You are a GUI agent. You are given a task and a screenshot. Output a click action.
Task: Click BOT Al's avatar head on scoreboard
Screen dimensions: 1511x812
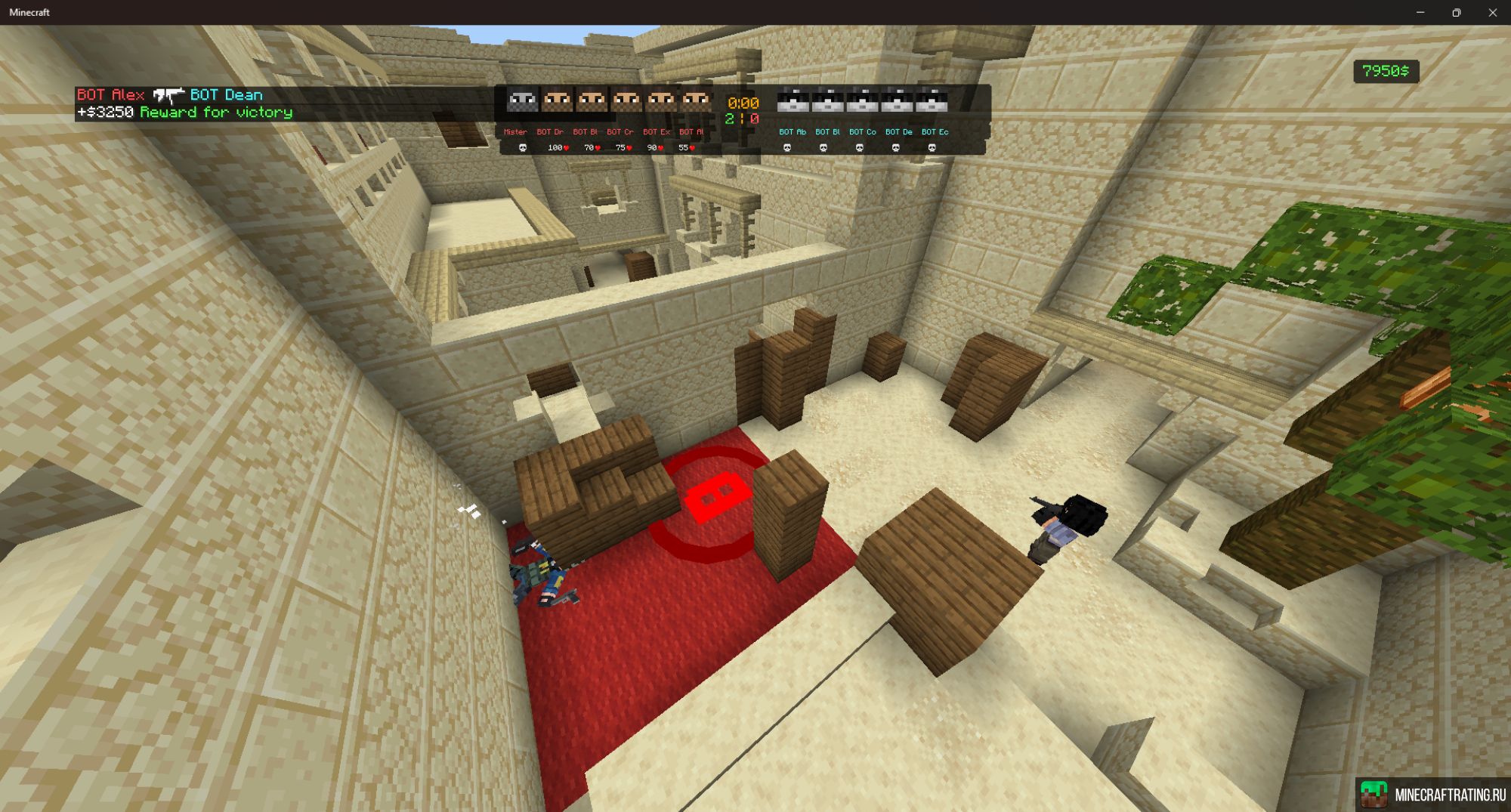[x=697, y=100]
